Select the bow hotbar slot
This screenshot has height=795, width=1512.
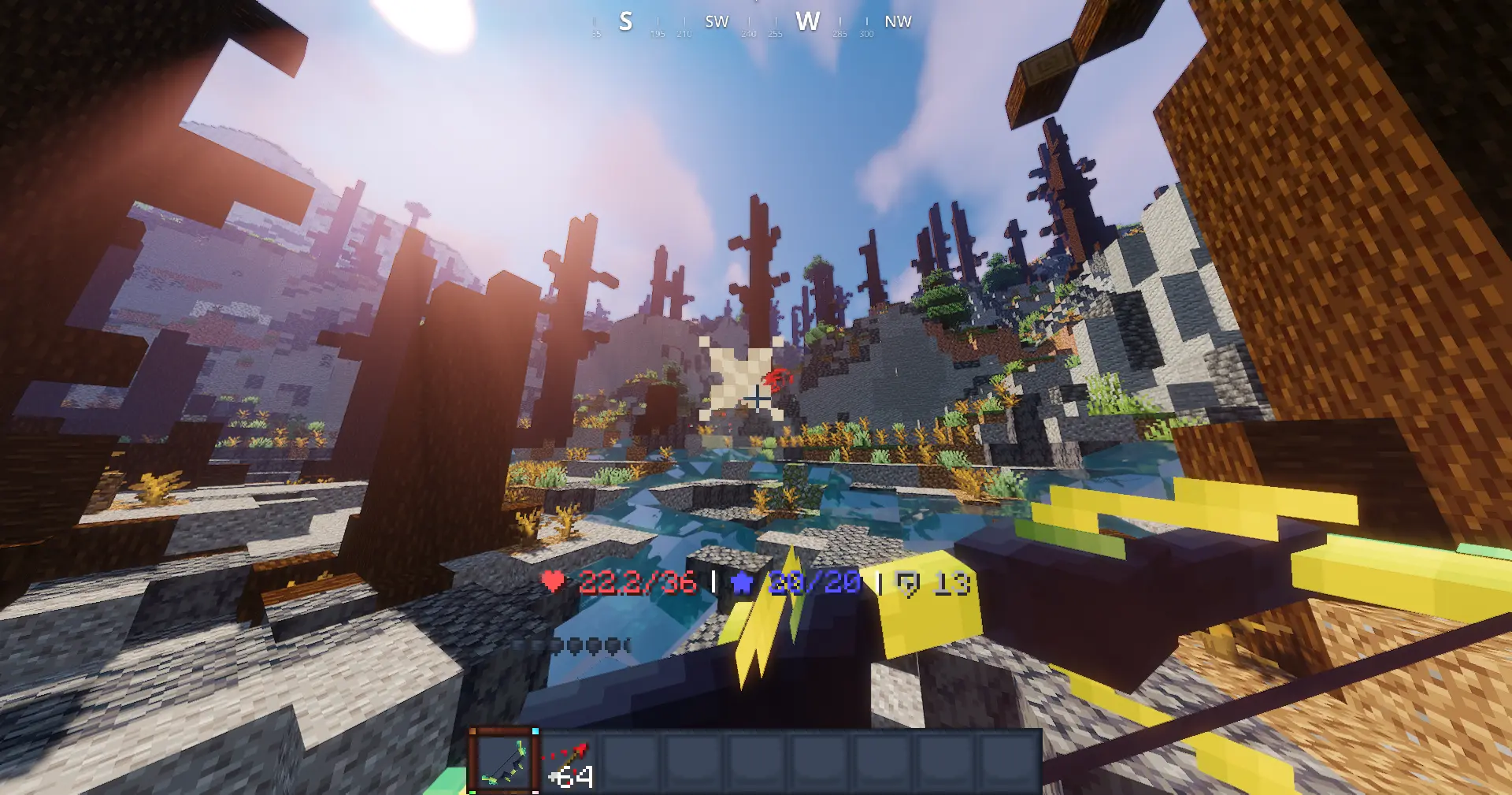pyautogui.click(x=504, y=762)
